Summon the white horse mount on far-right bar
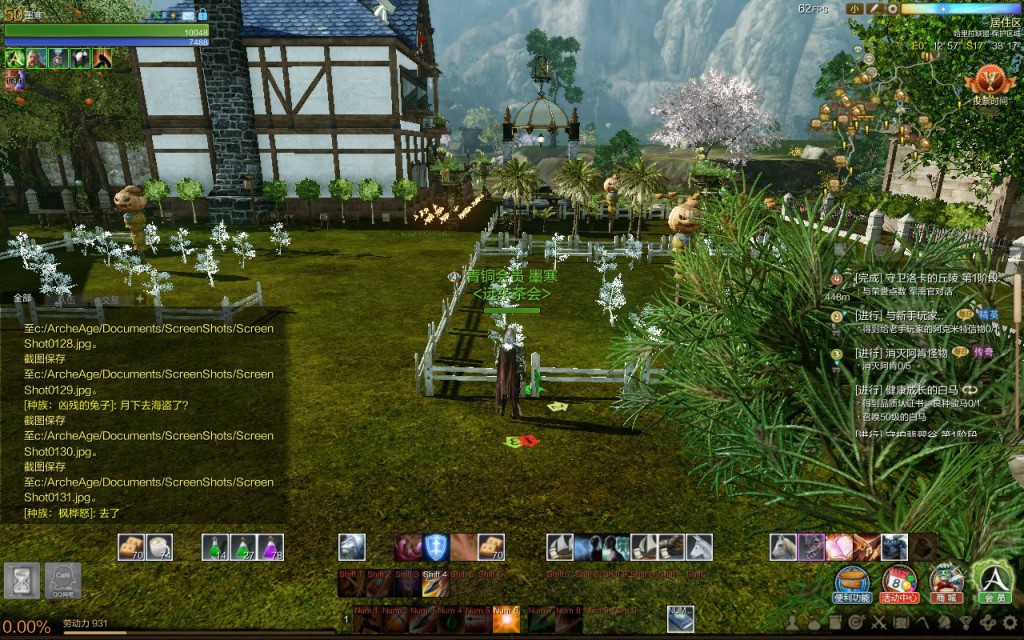Image resolution: width=1024 pixels, height=640 pixels. tap(783, 547)
